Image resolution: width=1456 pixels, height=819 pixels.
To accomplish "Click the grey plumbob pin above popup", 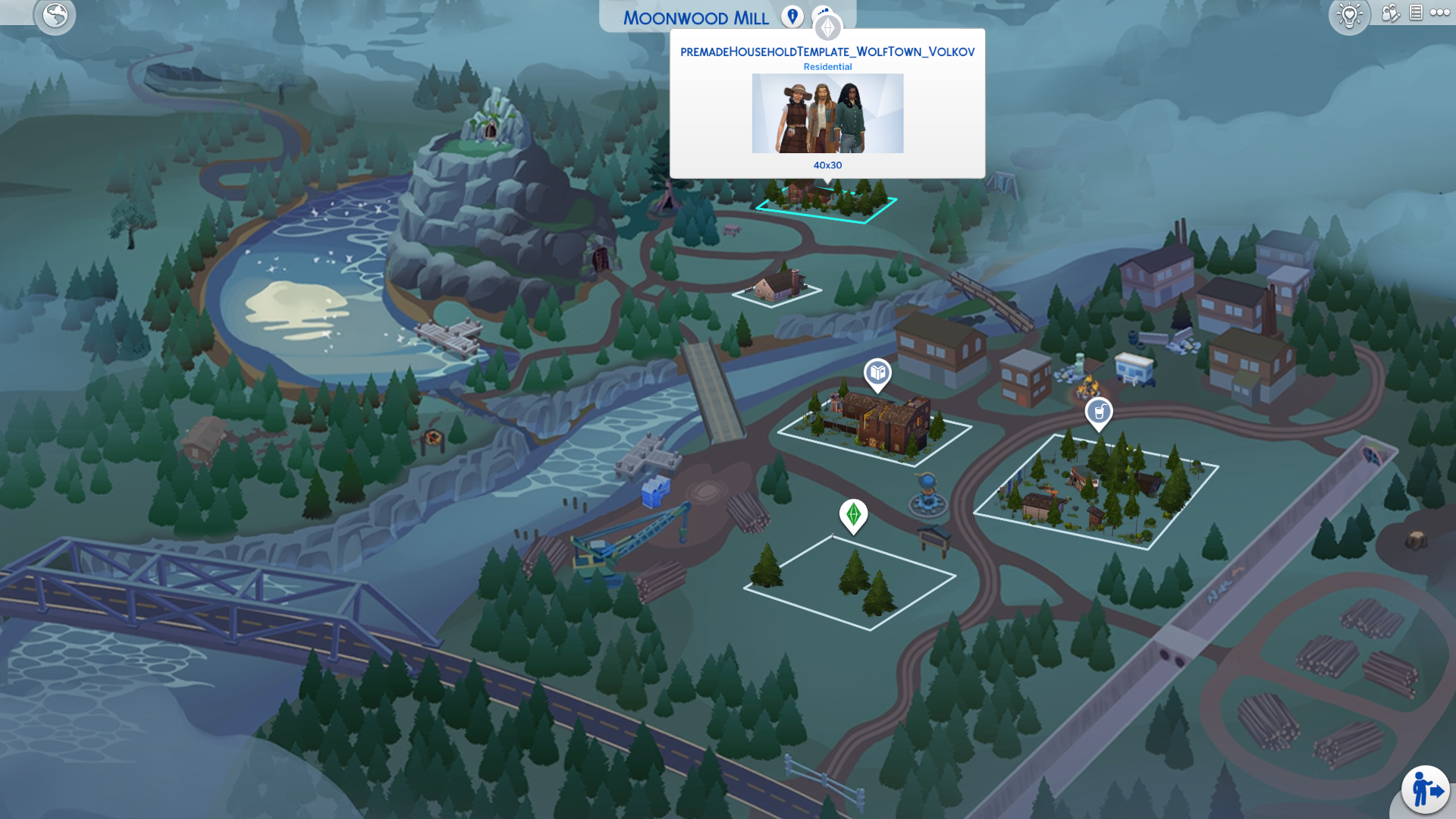I will click(827, 28).
